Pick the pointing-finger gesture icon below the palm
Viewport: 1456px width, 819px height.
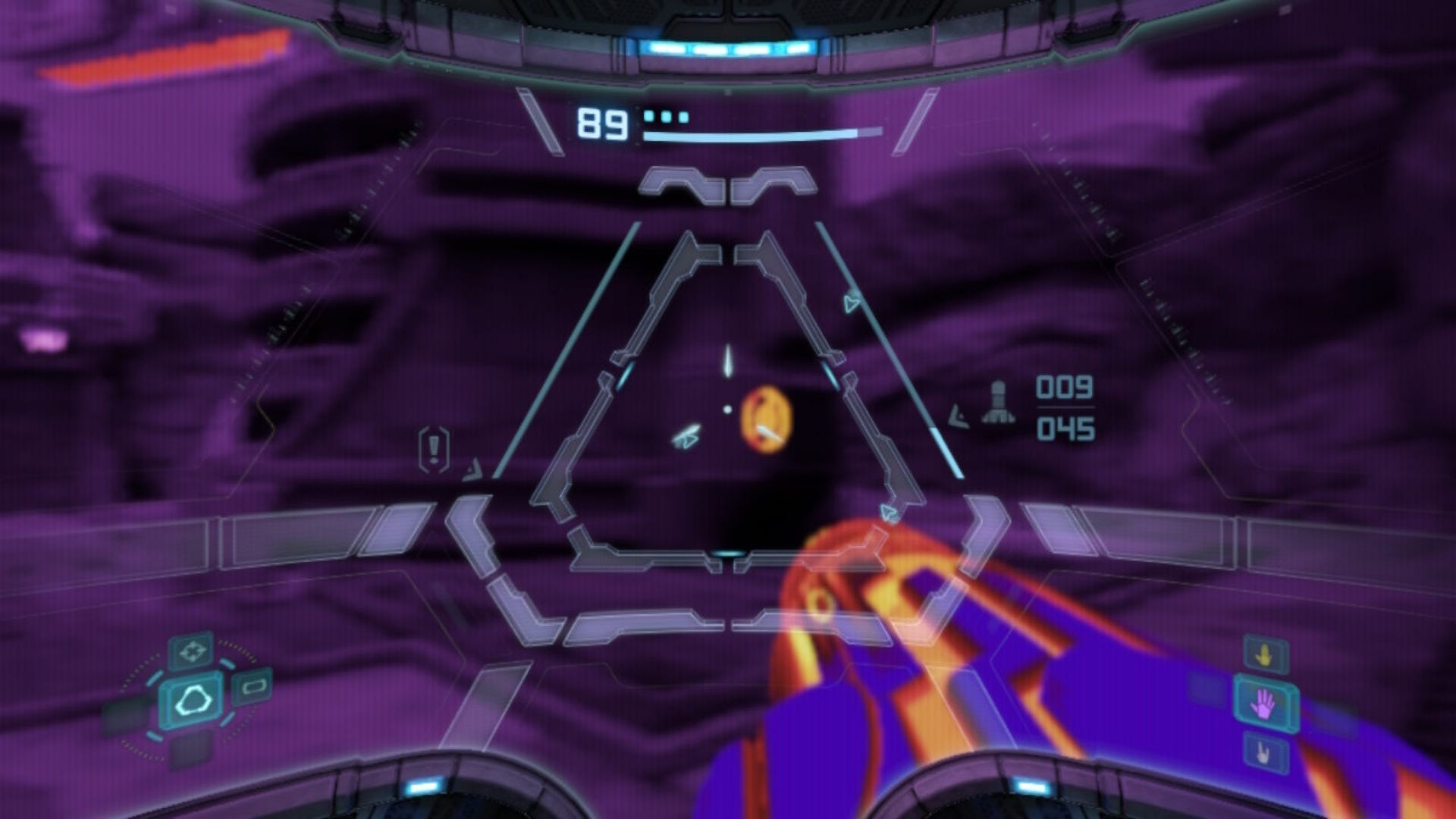pos(1263,752)
